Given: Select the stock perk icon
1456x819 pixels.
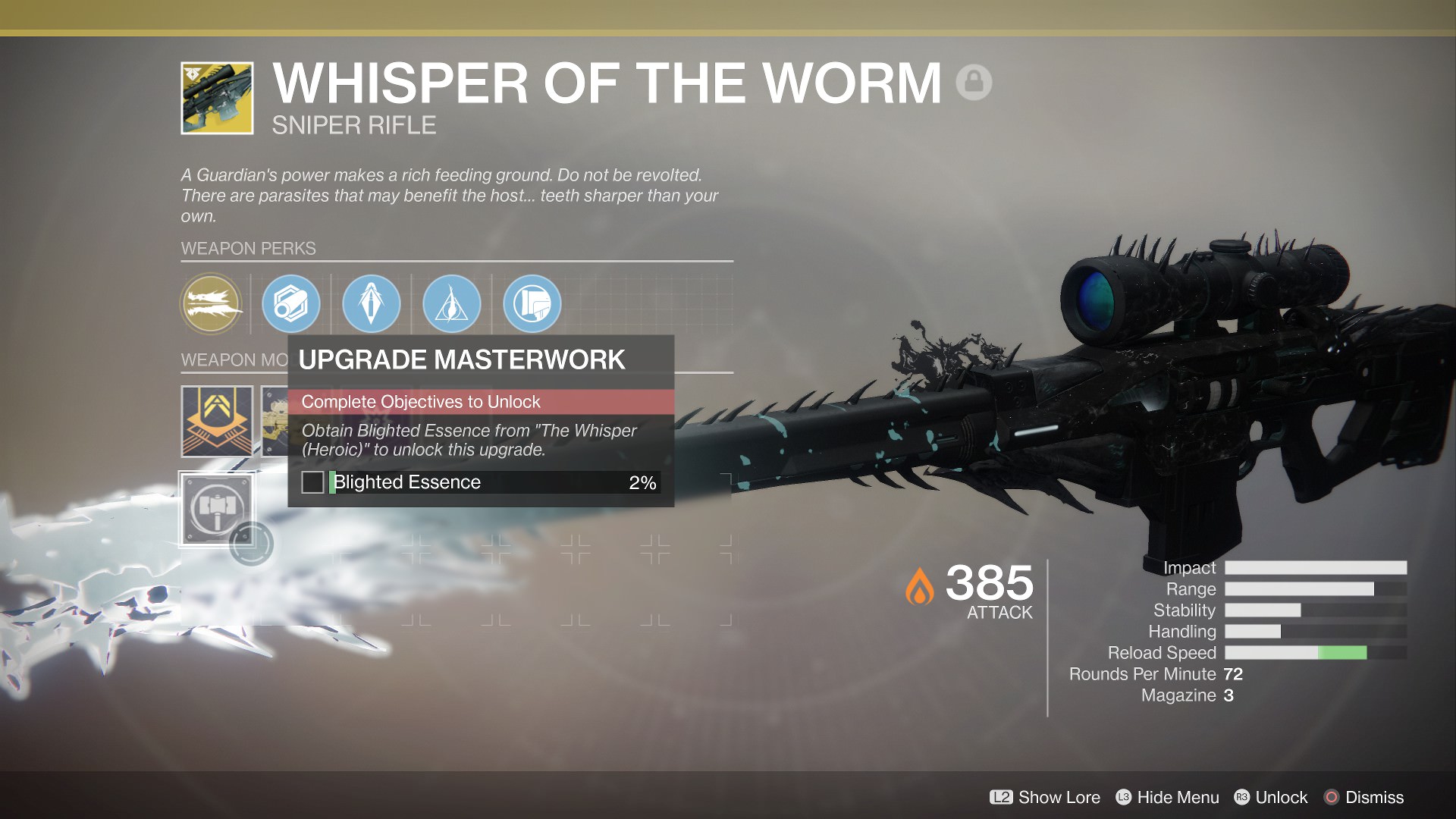Looking at the screenshot, I should 532,303.
